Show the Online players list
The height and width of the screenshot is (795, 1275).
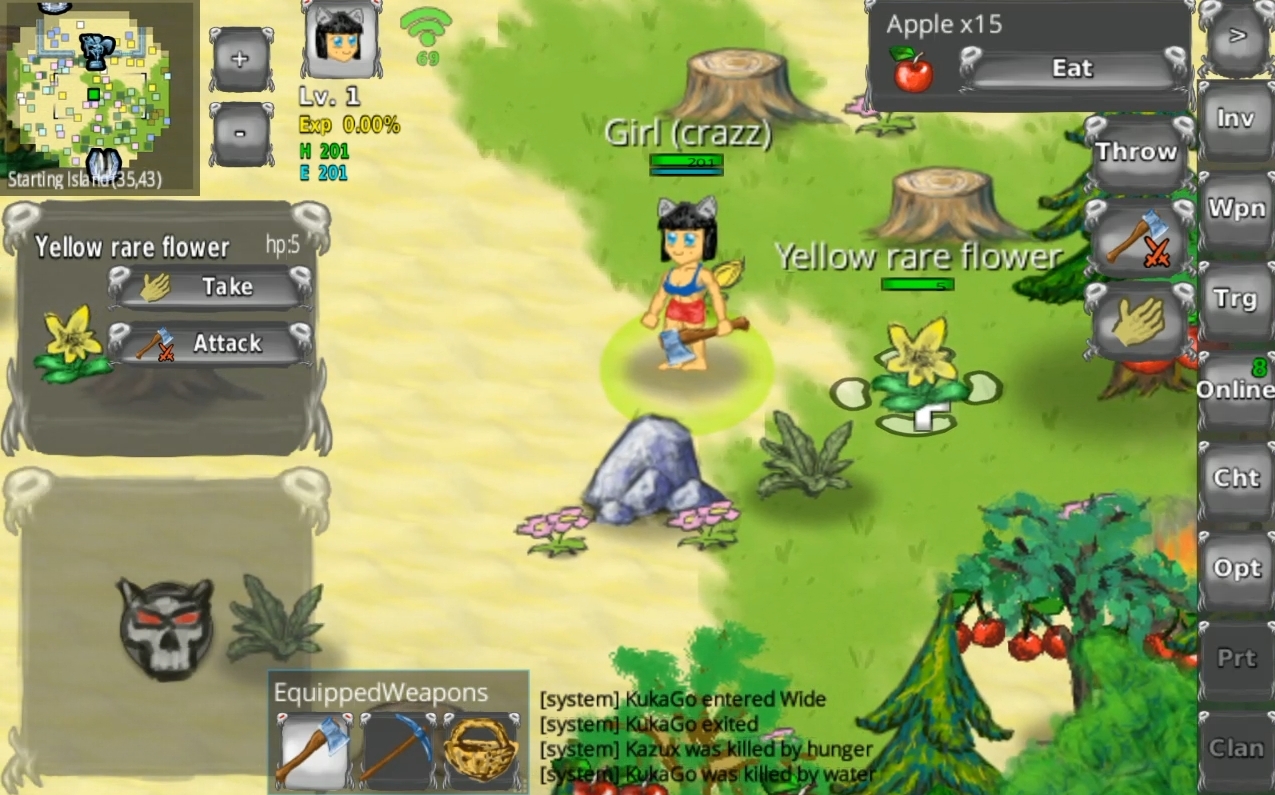(x=1236, y=388)
